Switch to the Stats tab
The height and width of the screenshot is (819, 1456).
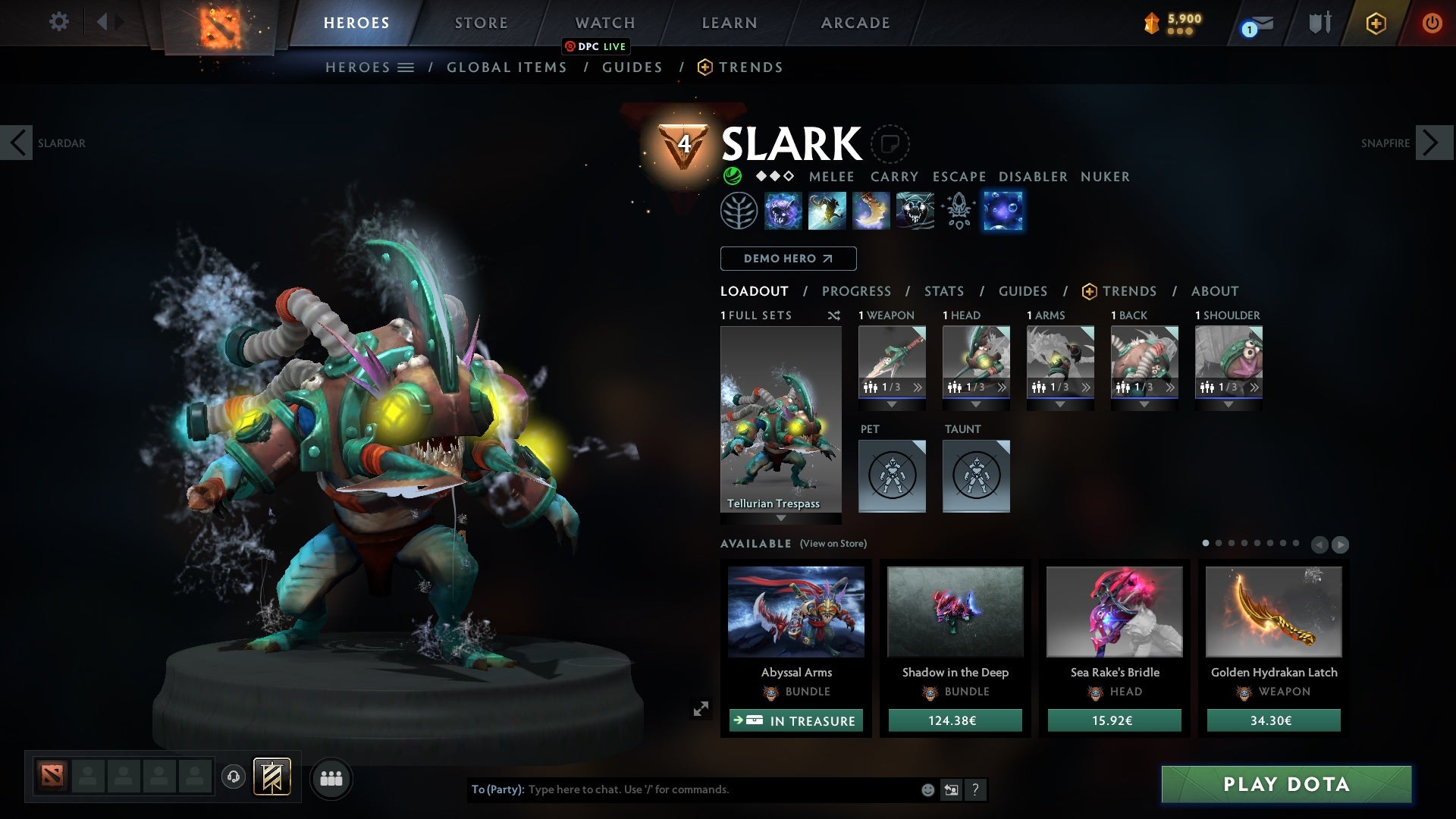click(x=943, y=290)
